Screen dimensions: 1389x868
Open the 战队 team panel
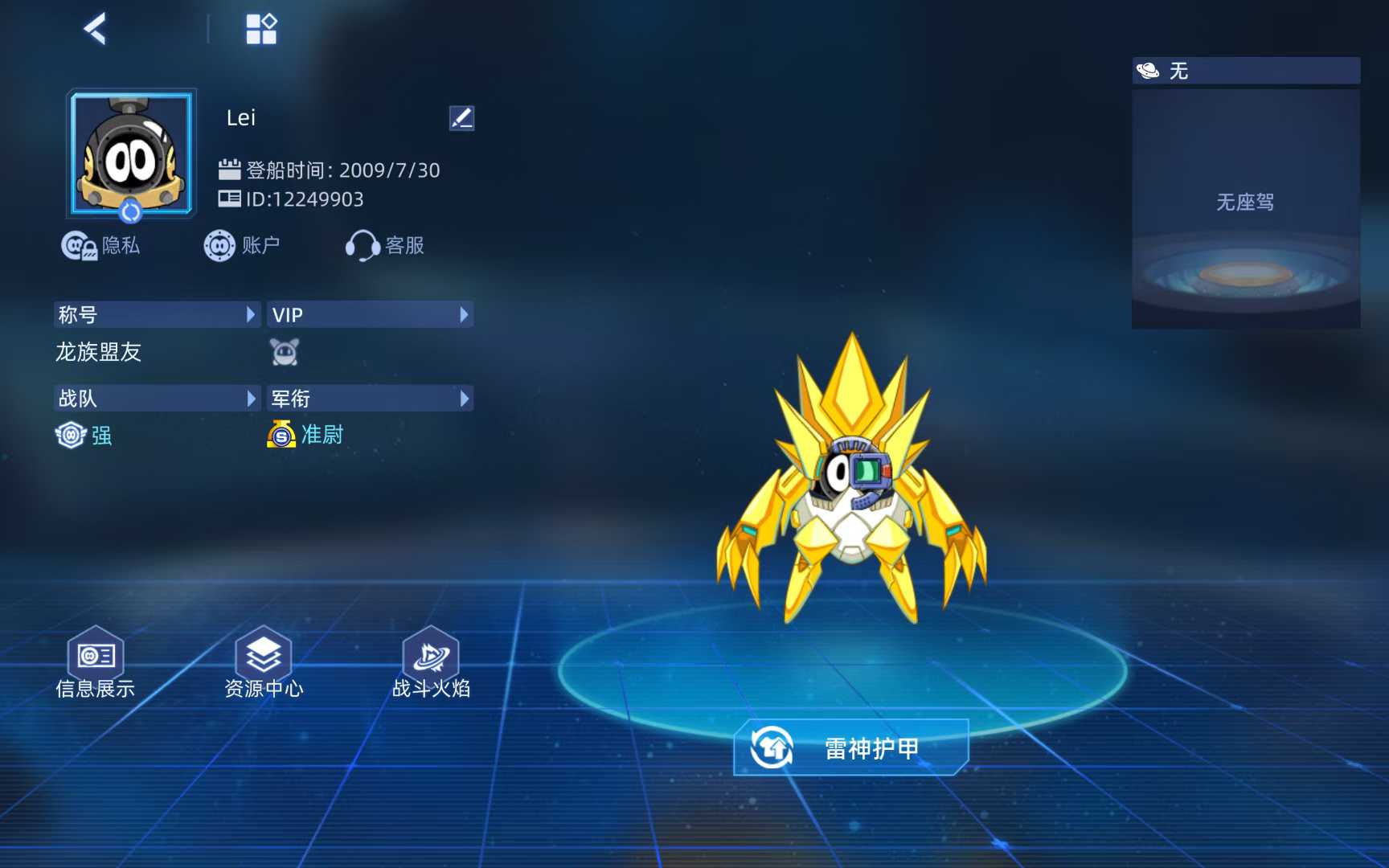[158, 399]
